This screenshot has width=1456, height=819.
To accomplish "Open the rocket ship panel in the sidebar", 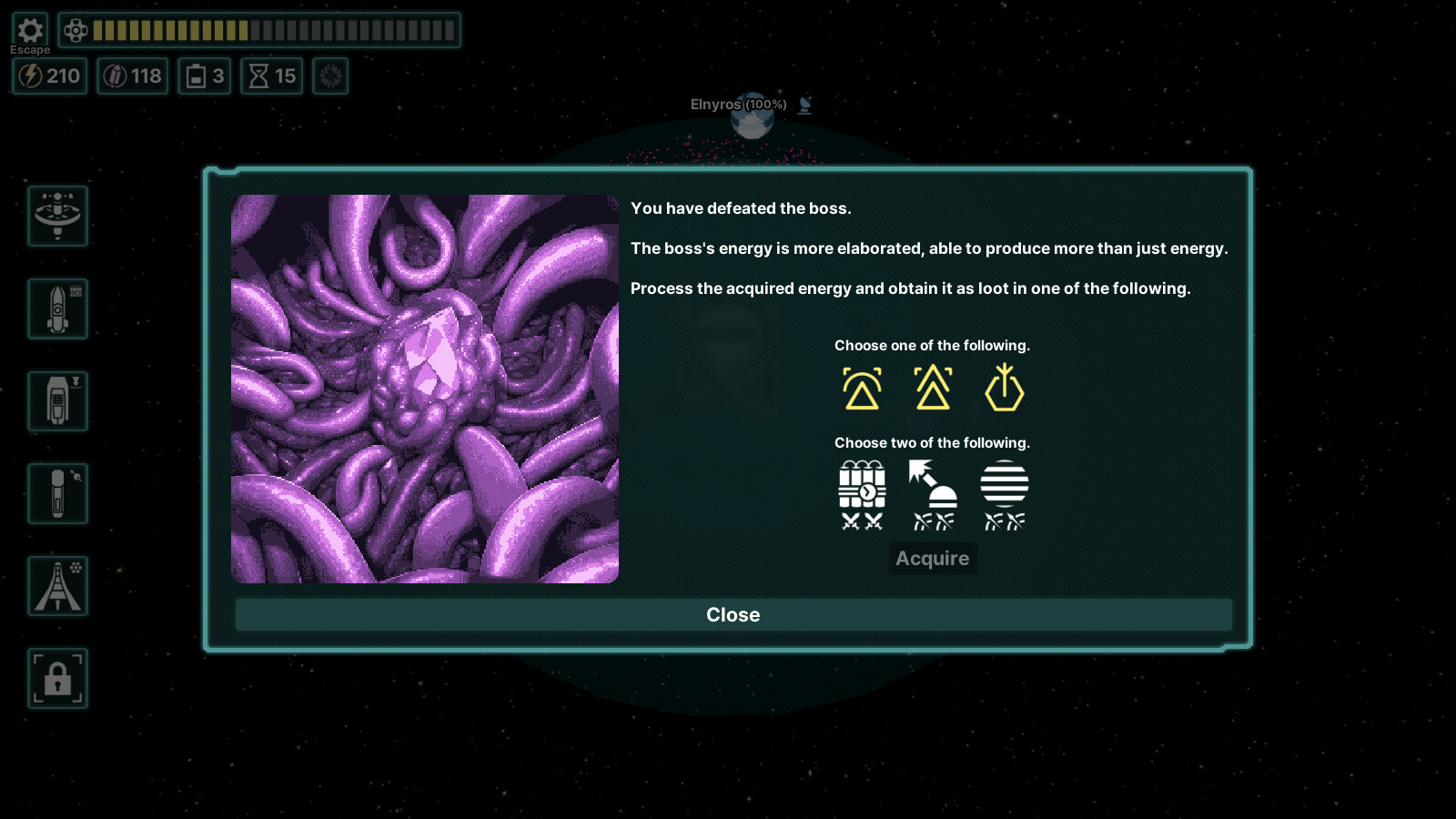I will coord(57,308).
